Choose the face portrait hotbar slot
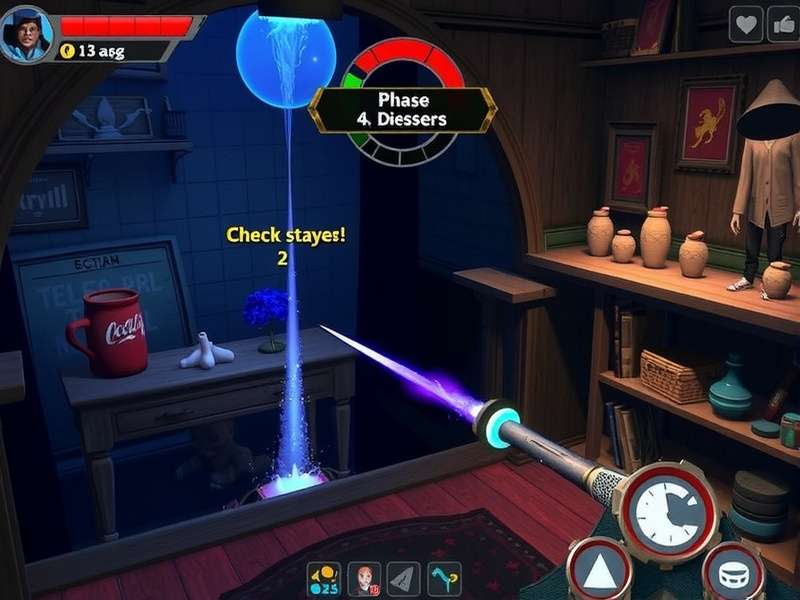 [365, 578]
